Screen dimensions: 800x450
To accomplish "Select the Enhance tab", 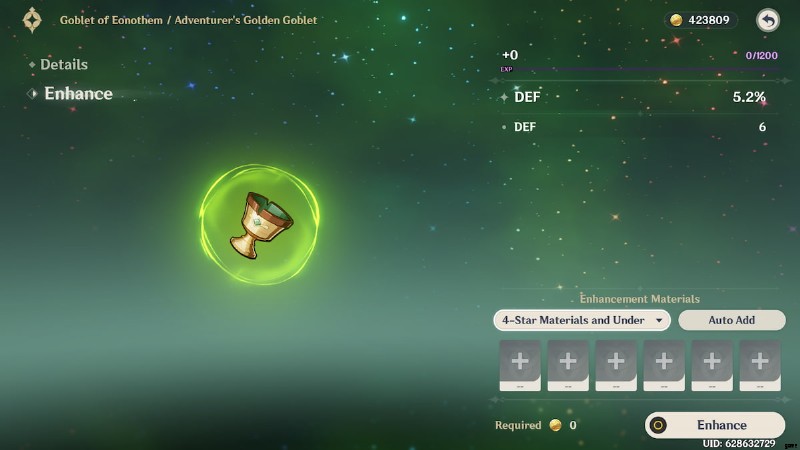I will click(78, 93).
